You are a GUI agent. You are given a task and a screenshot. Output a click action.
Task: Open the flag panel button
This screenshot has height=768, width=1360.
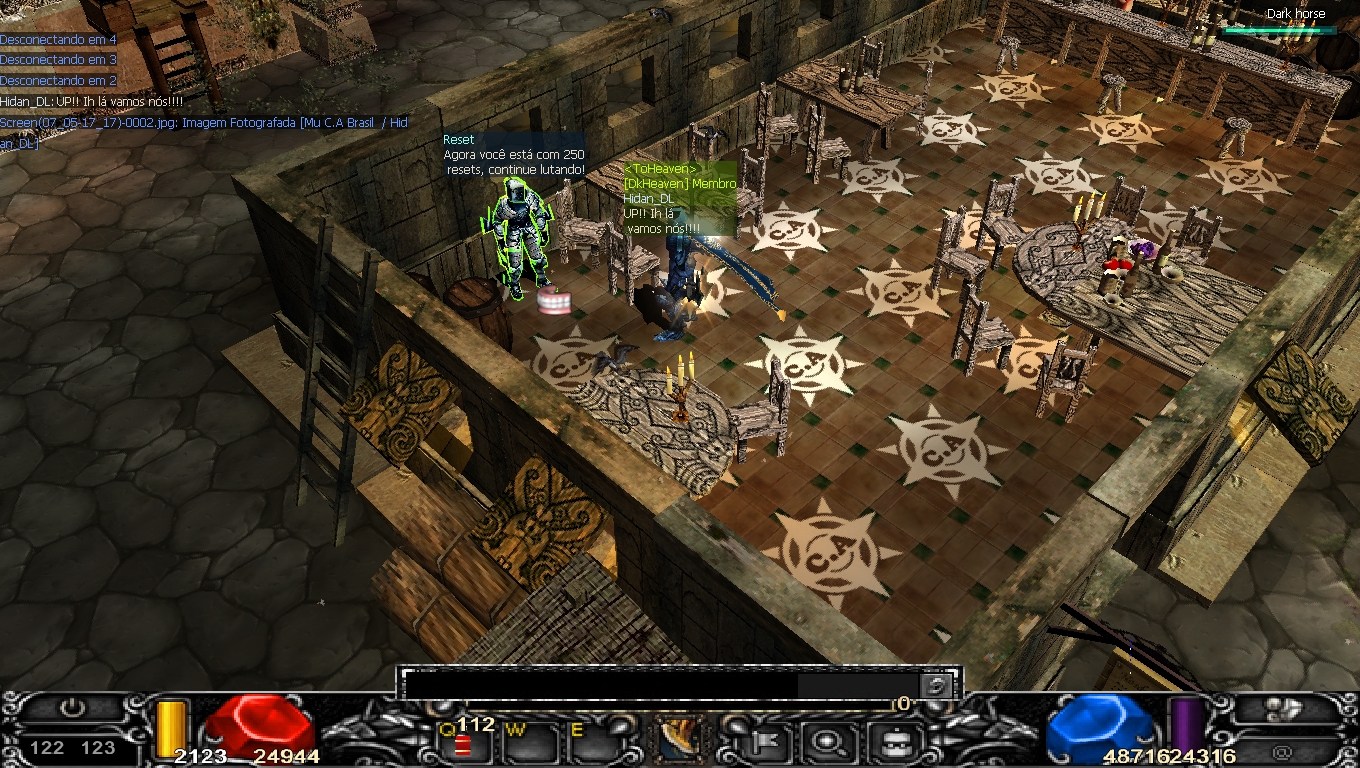[771, 742]
